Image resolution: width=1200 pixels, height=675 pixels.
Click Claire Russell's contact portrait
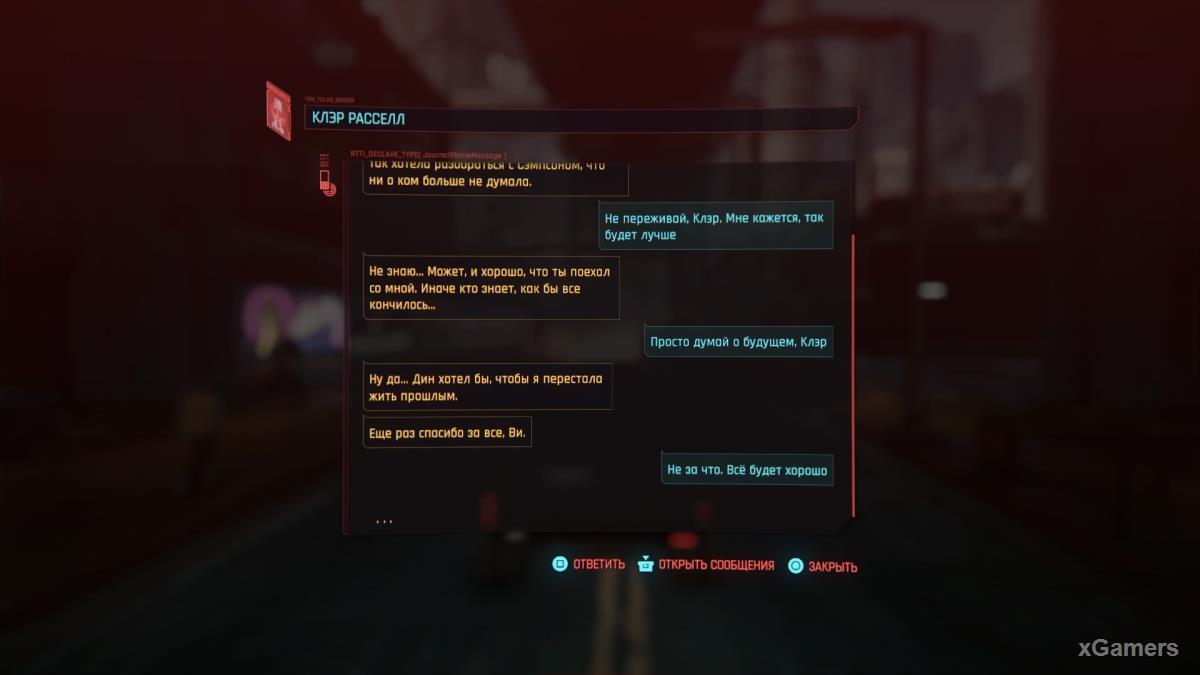(278, 110)
